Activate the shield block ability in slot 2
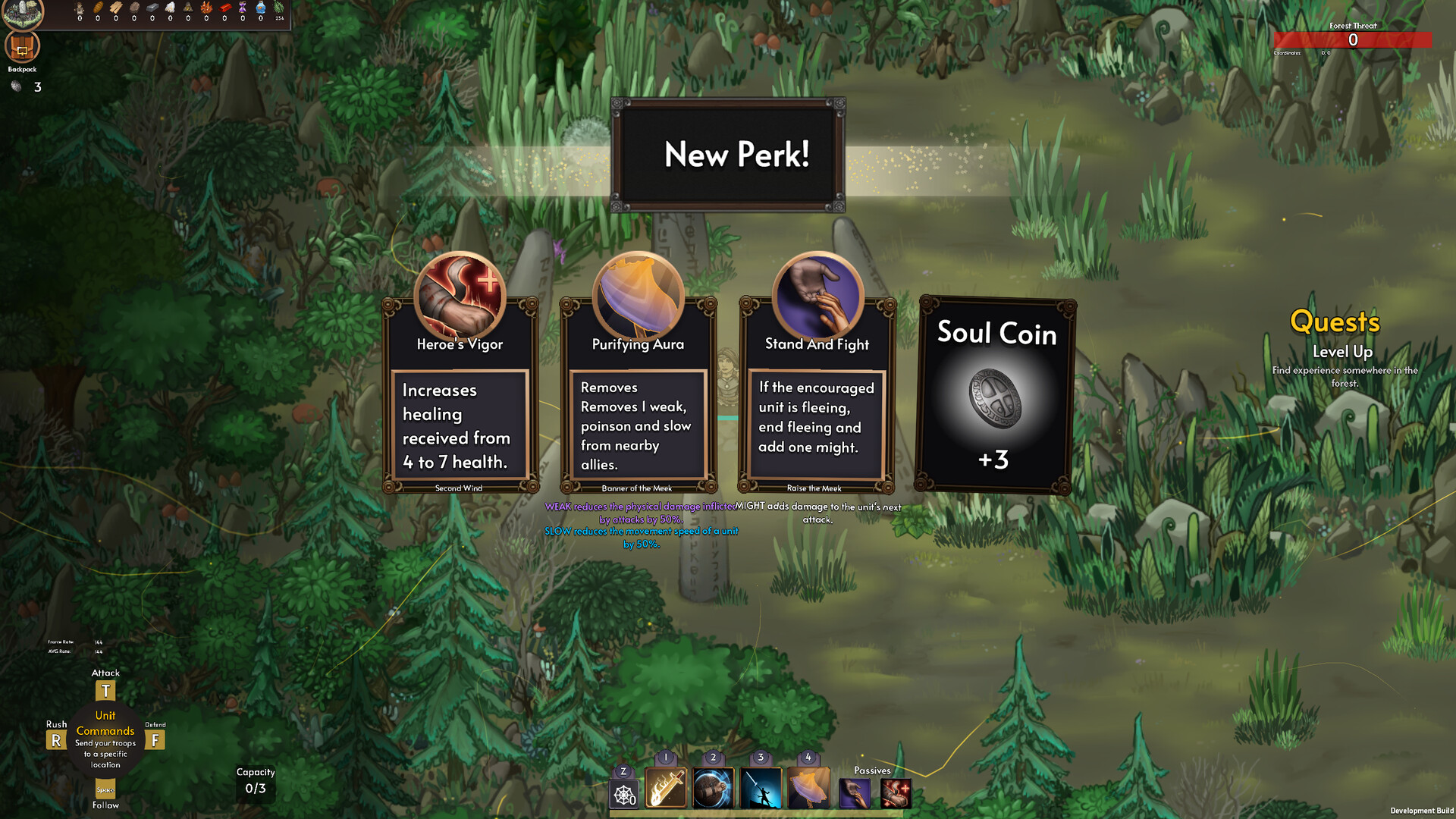The image size is (1456, 819). pos(713,787)
